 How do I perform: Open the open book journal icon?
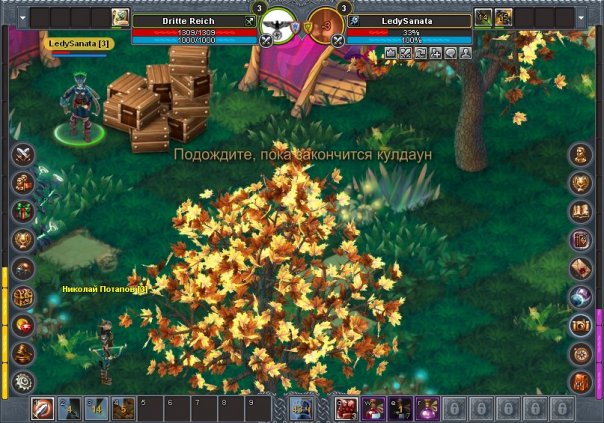581,211
